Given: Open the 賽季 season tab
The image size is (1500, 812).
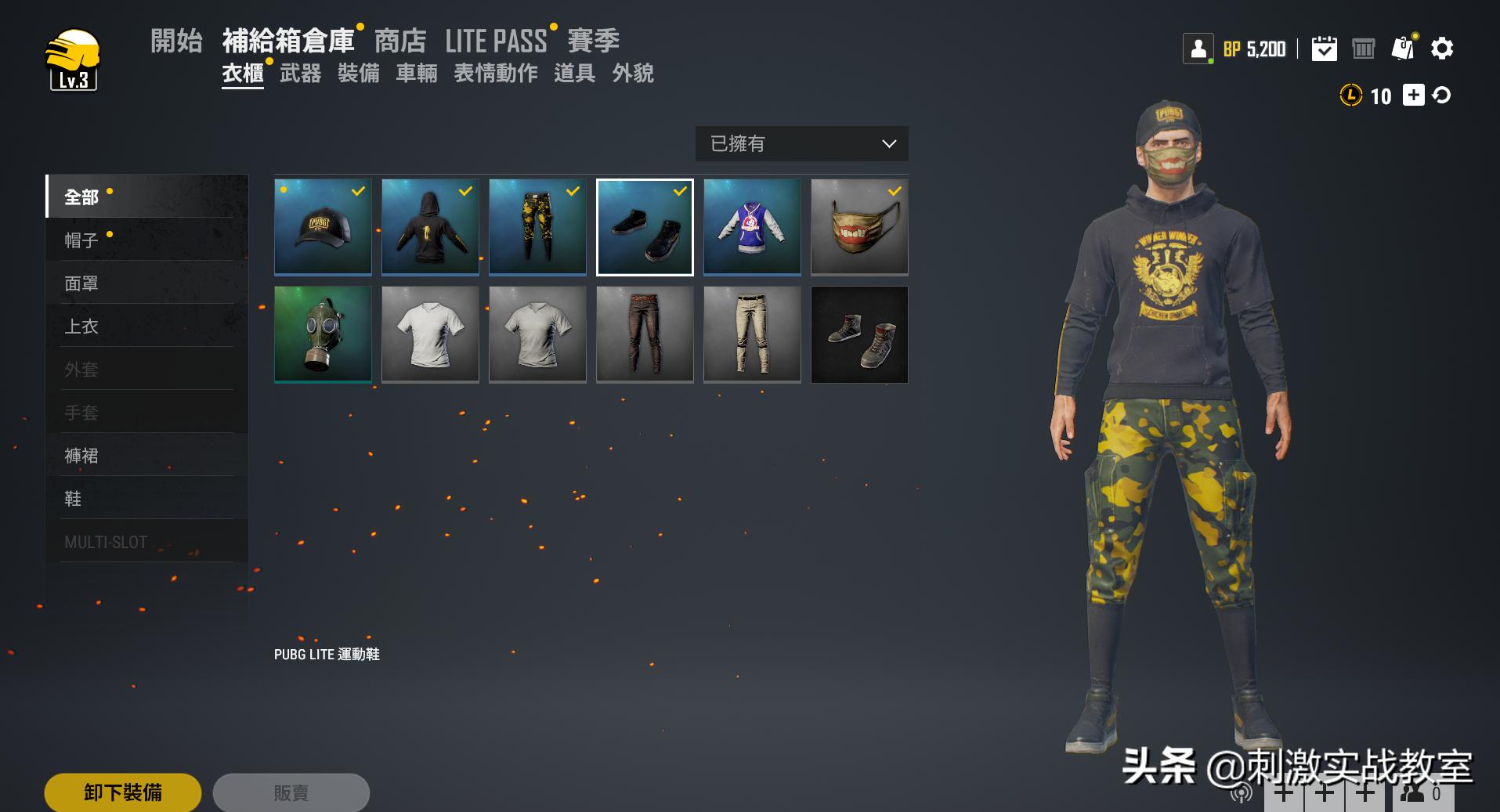Looking at the screenshot, I should [593, 41].
